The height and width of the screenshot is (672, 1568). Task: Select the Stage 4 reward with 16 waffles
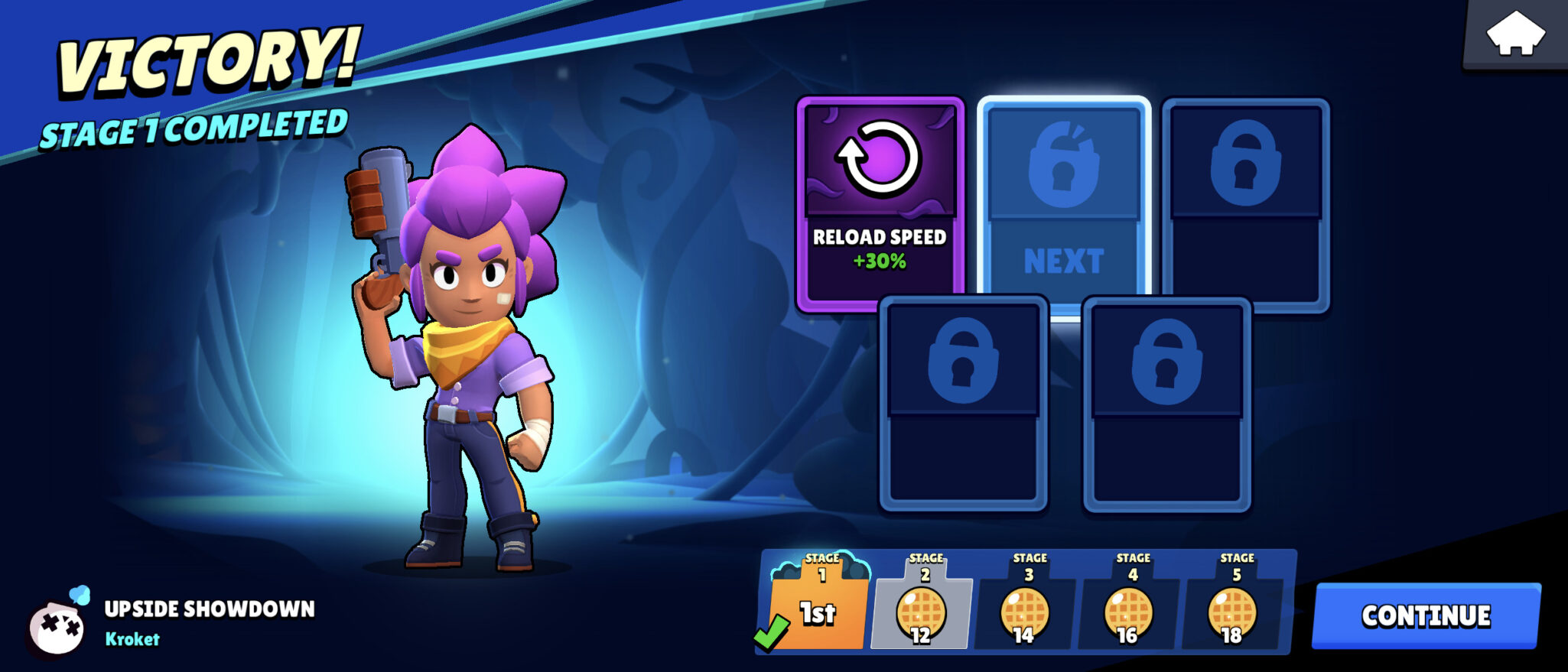[x=1129, y=610]
